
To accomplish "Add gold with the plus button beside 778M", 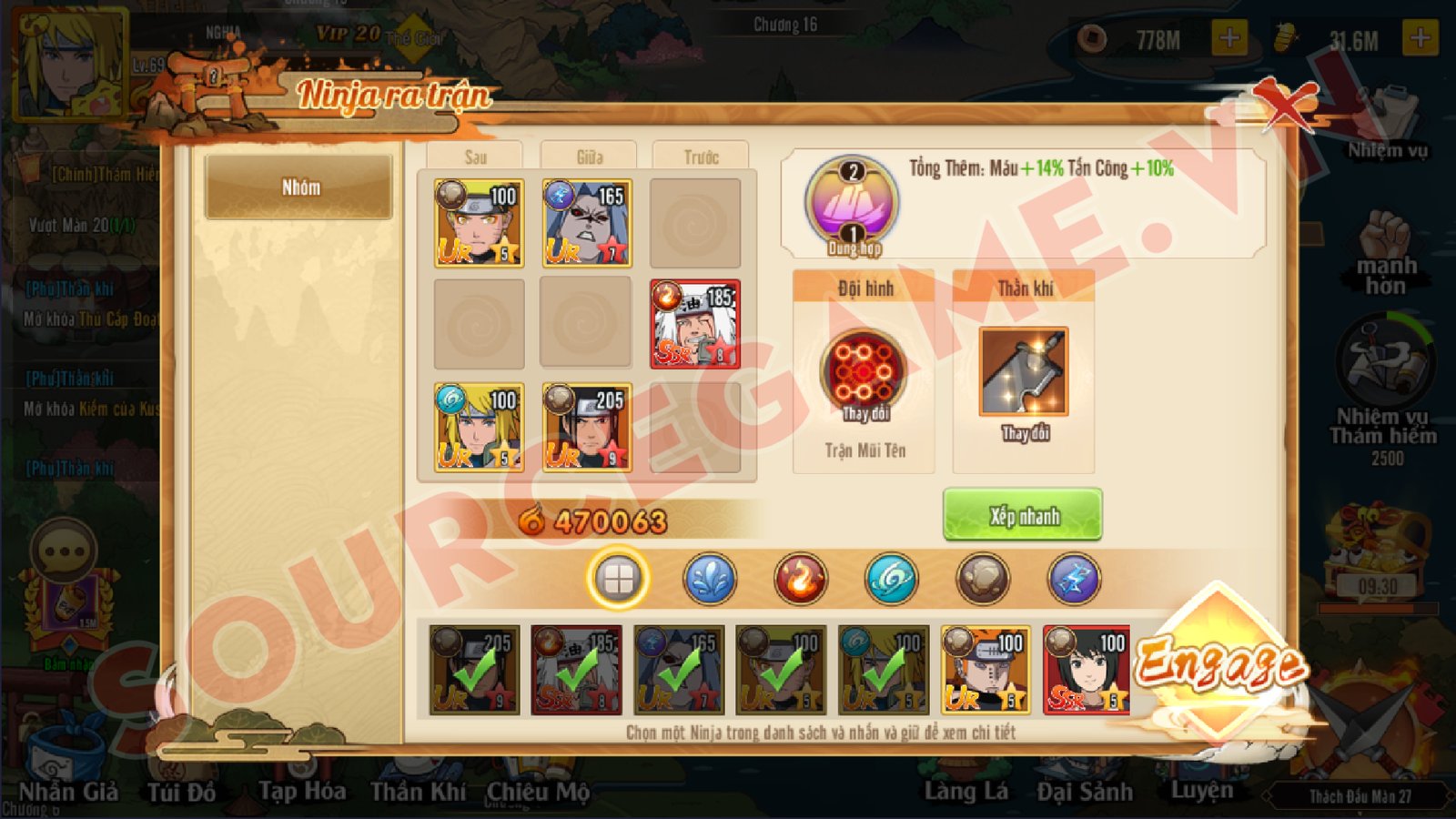I will 1228,38.
